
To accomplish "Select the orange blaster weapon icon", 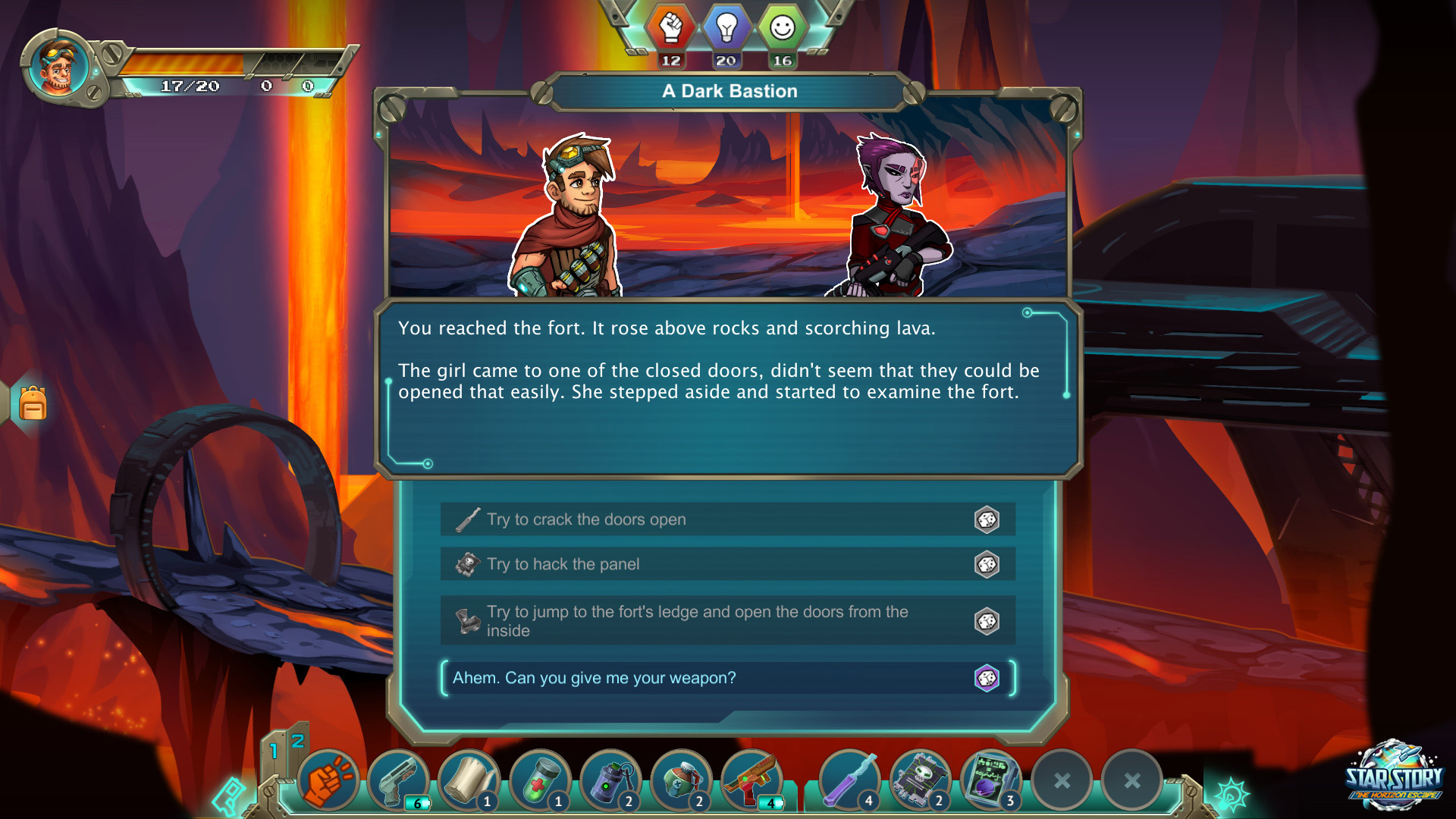I will tap(750, 780).
